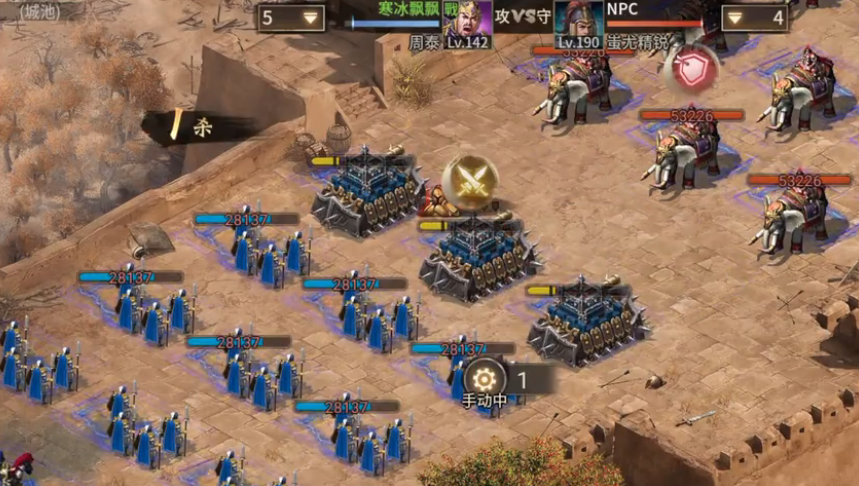This screenshot has width=859, height=486.
Task: Toggle the 手动中 manual mode gear button
Action: pyautogui.click(x=485, y=379)
